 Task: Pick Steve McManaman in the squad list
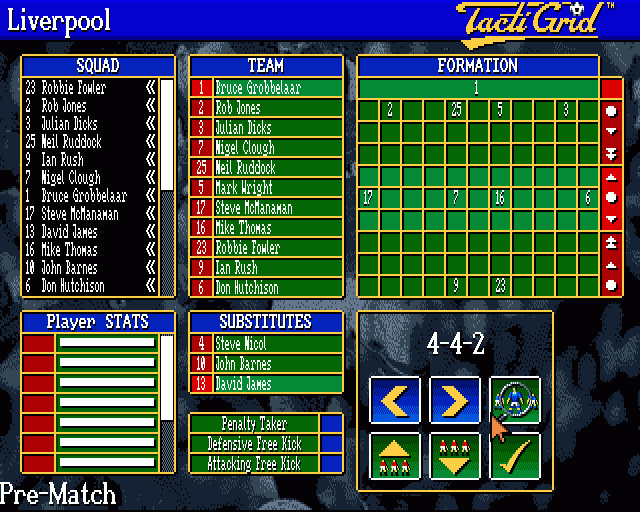tap(80, 213)
